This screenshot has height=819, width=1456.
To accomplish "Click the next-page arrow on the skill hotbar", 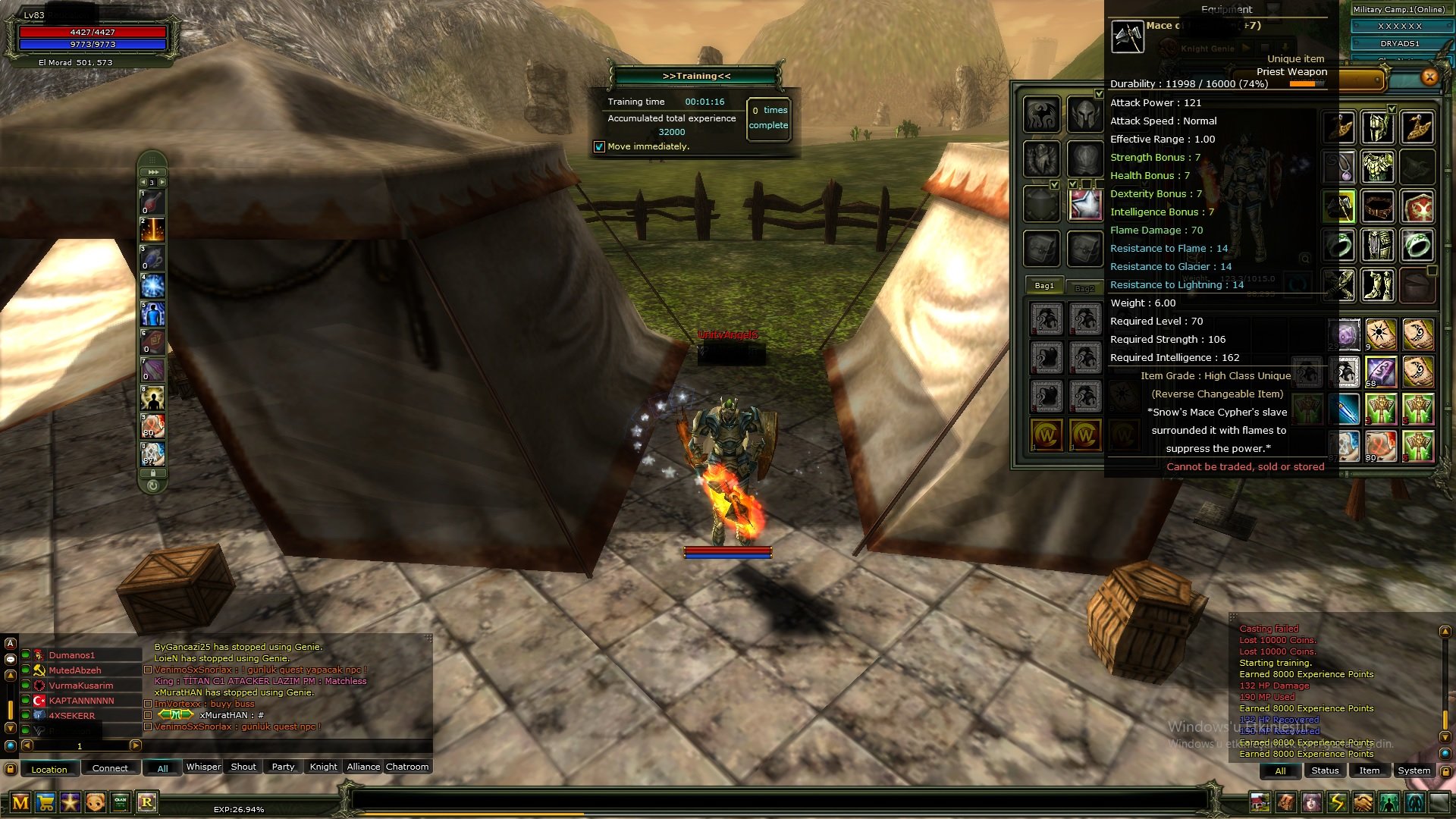I will (163, 182).
